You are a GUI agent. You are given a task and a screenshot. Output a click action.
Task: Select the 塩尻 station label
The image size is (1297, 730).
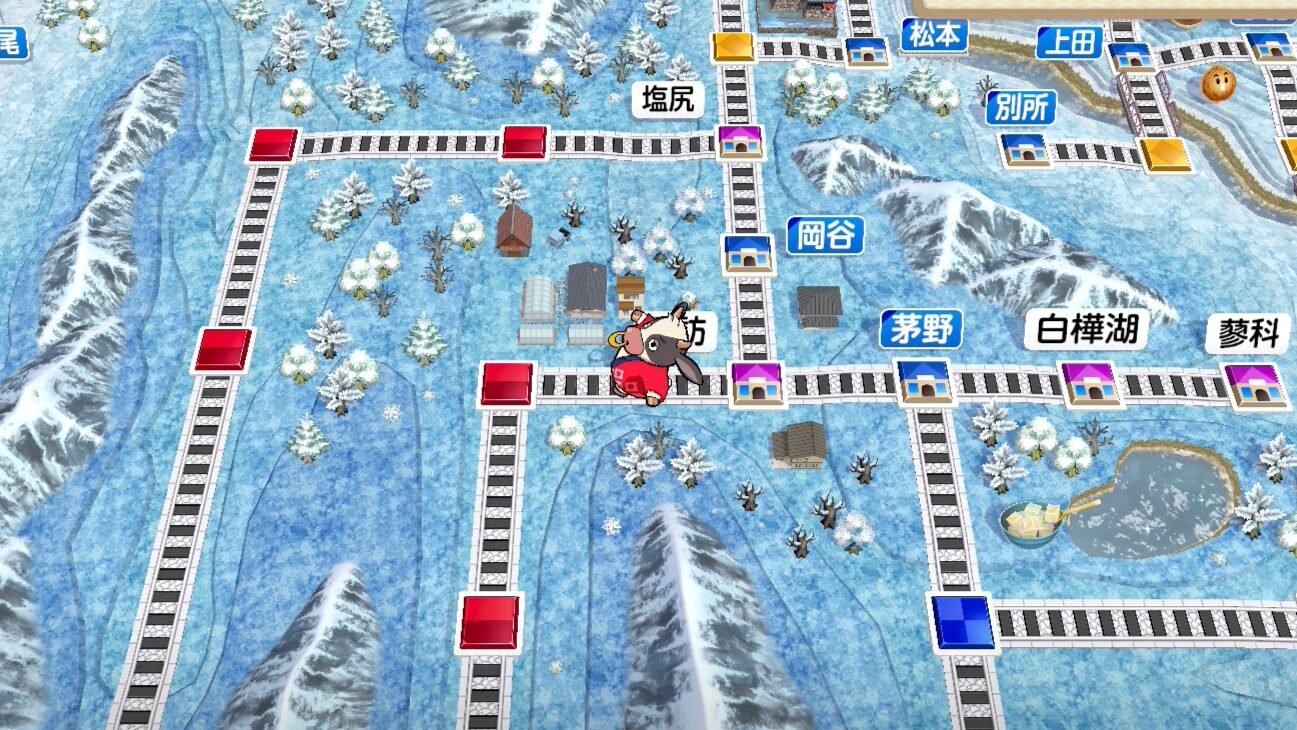point(668,99)
